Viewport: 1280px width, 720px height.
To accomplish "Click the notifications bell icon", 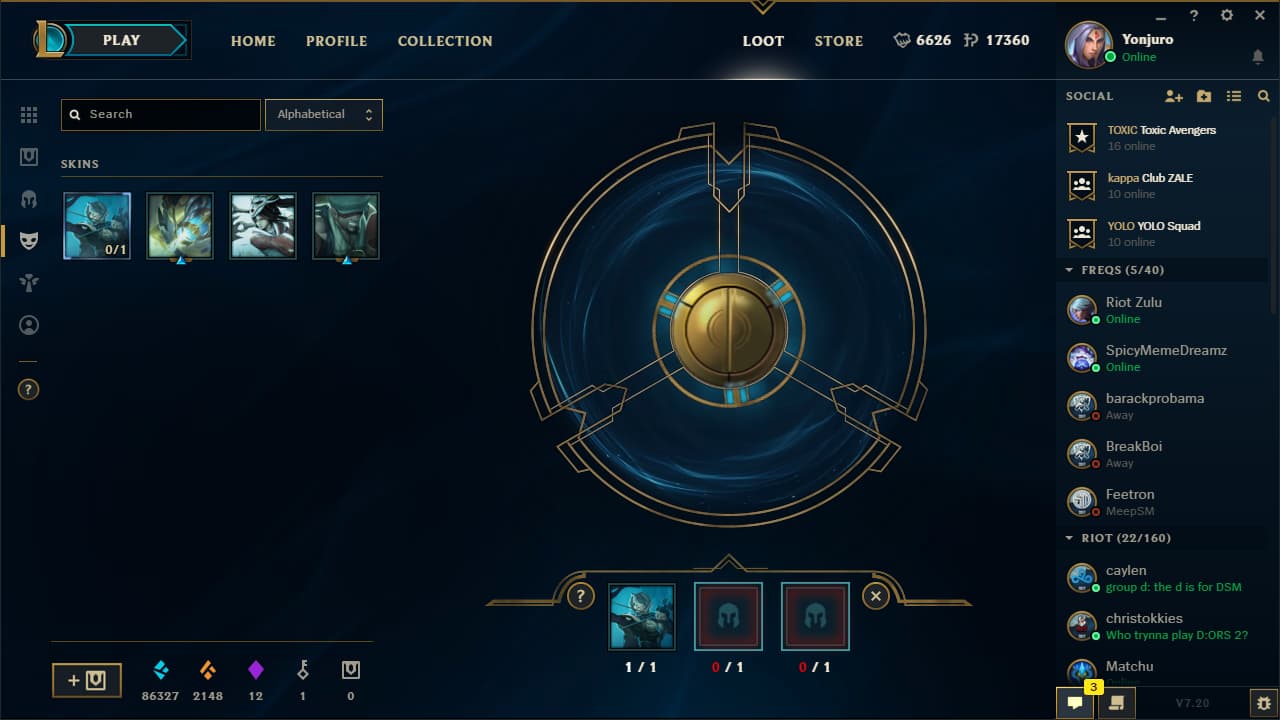I will coord(1257,58).
